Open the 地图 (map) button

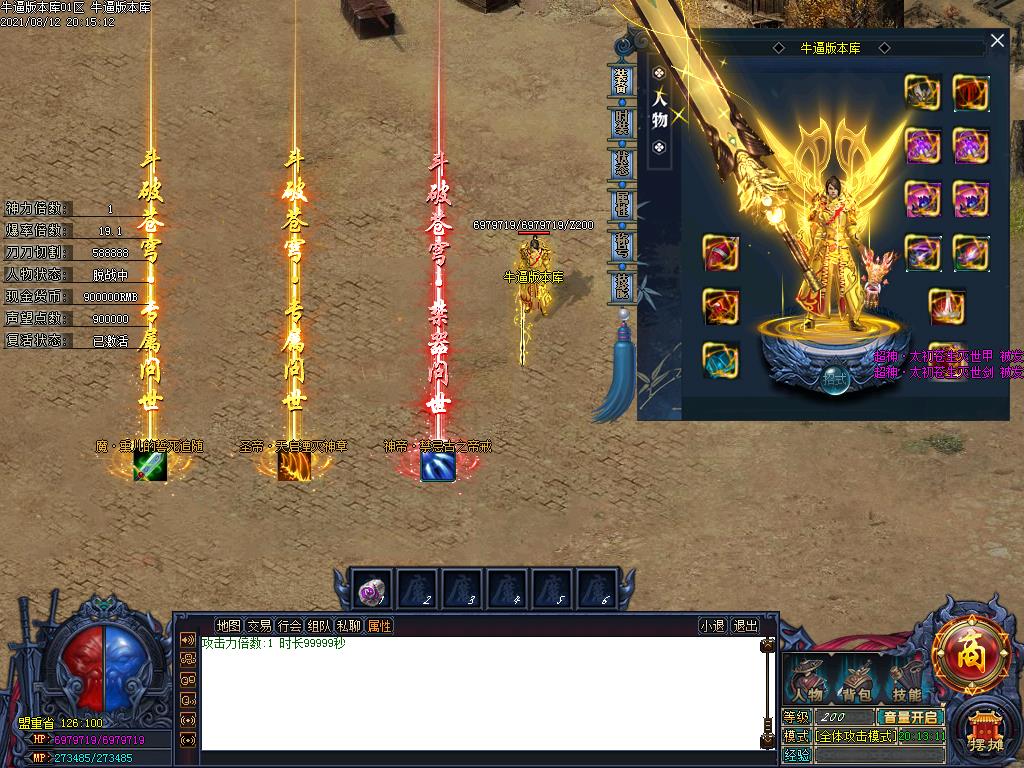[x=229, y=626]
